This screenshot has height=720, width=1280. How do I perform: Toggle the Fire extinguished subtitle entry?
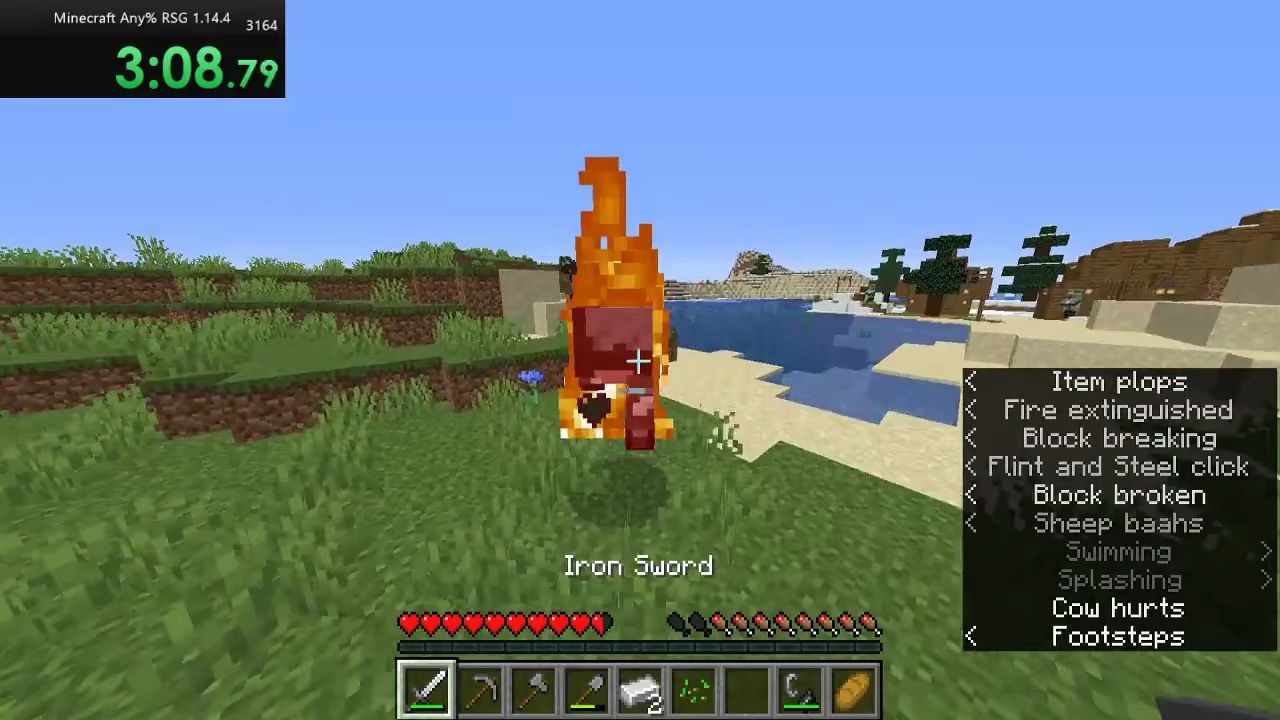pyautogui.click(x=1117, y=410)
